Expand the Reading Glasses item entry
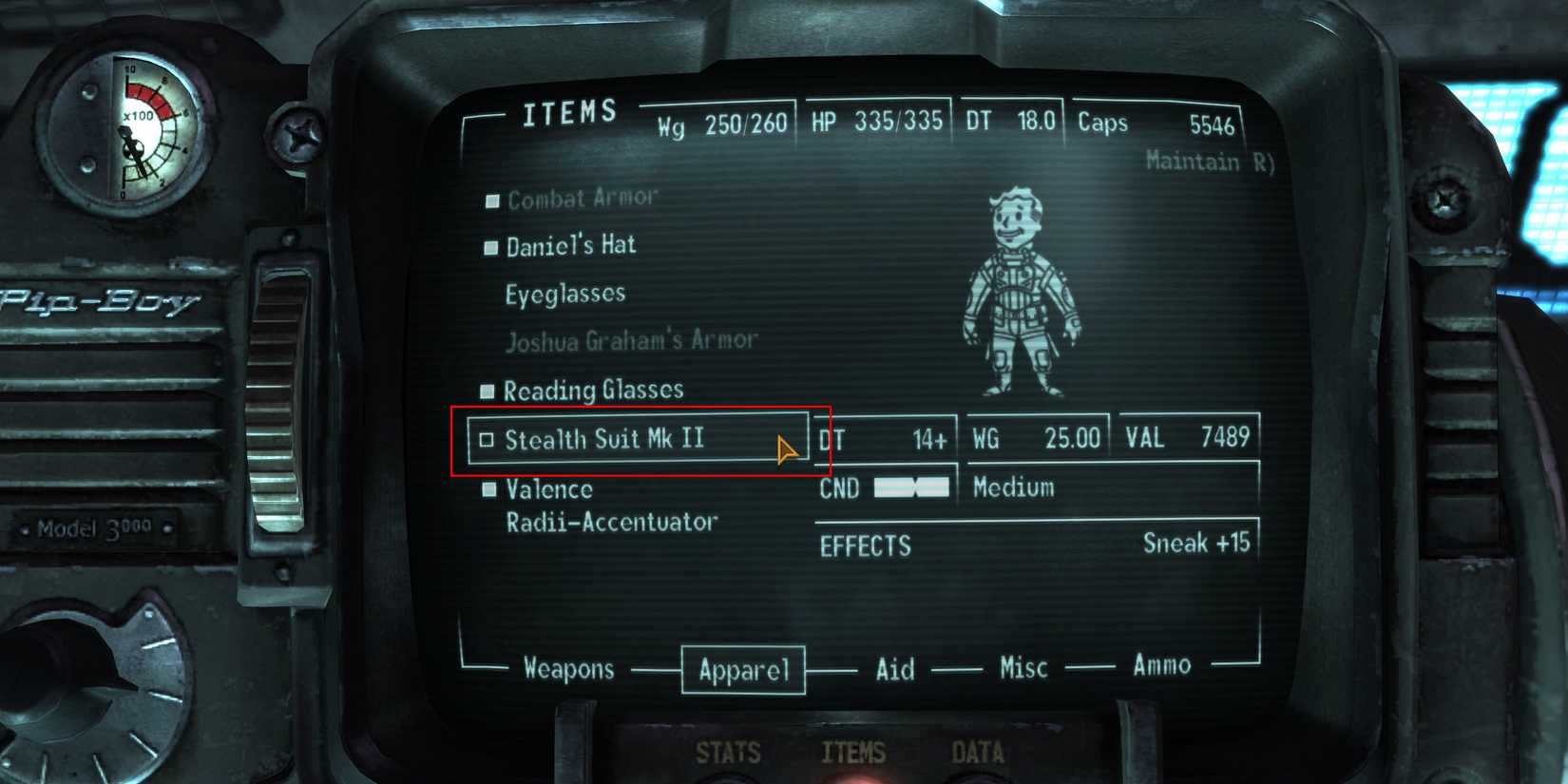 coord(595,391)
